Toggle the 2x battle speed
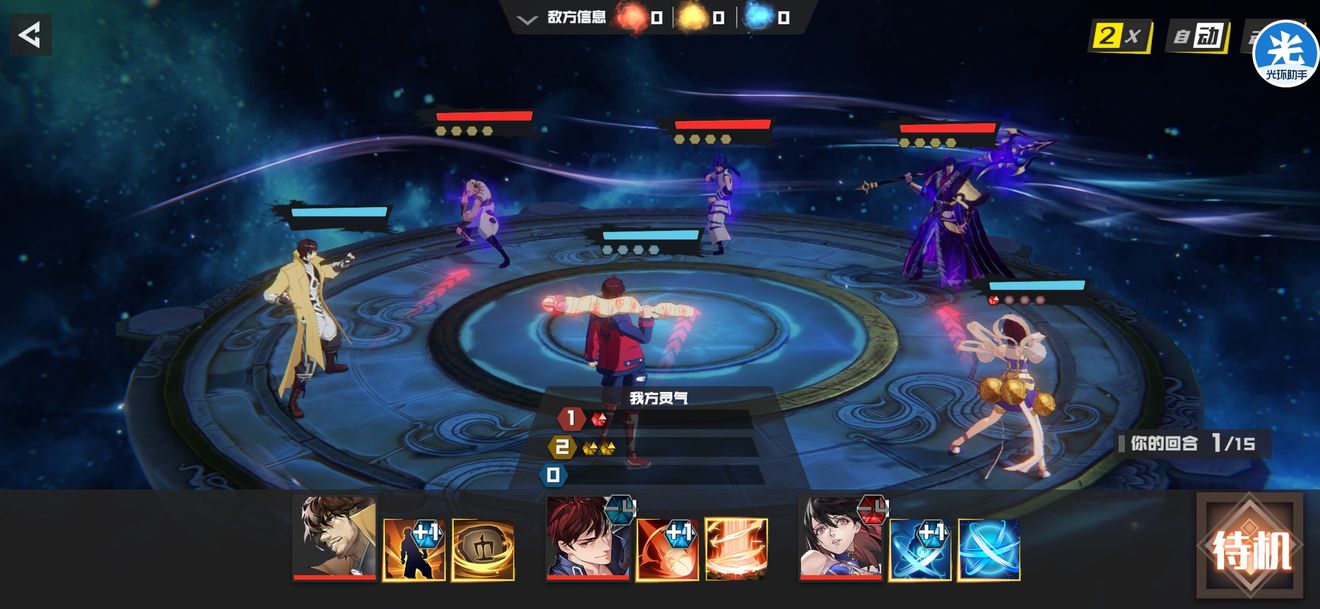Screen dimensions: 1320x609 (1118, 38)
